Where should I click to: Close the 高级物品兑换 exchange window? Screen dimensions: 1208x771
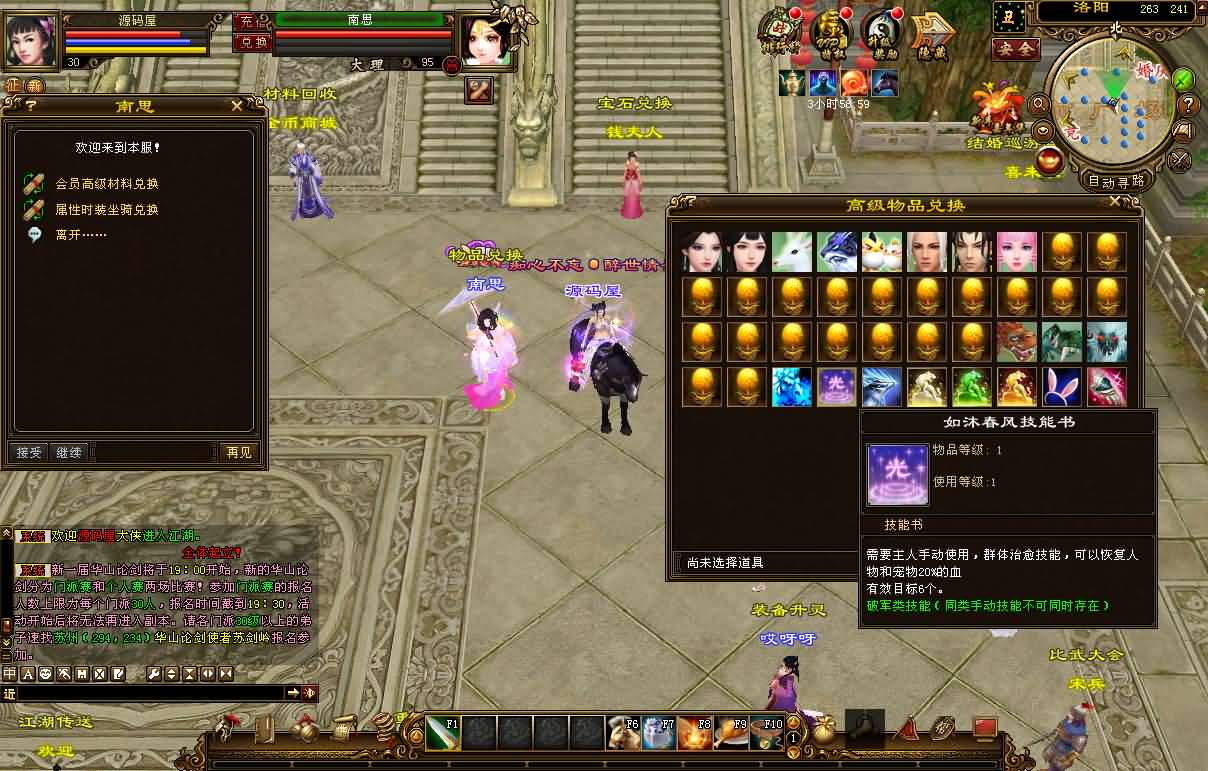point(1116,202)
